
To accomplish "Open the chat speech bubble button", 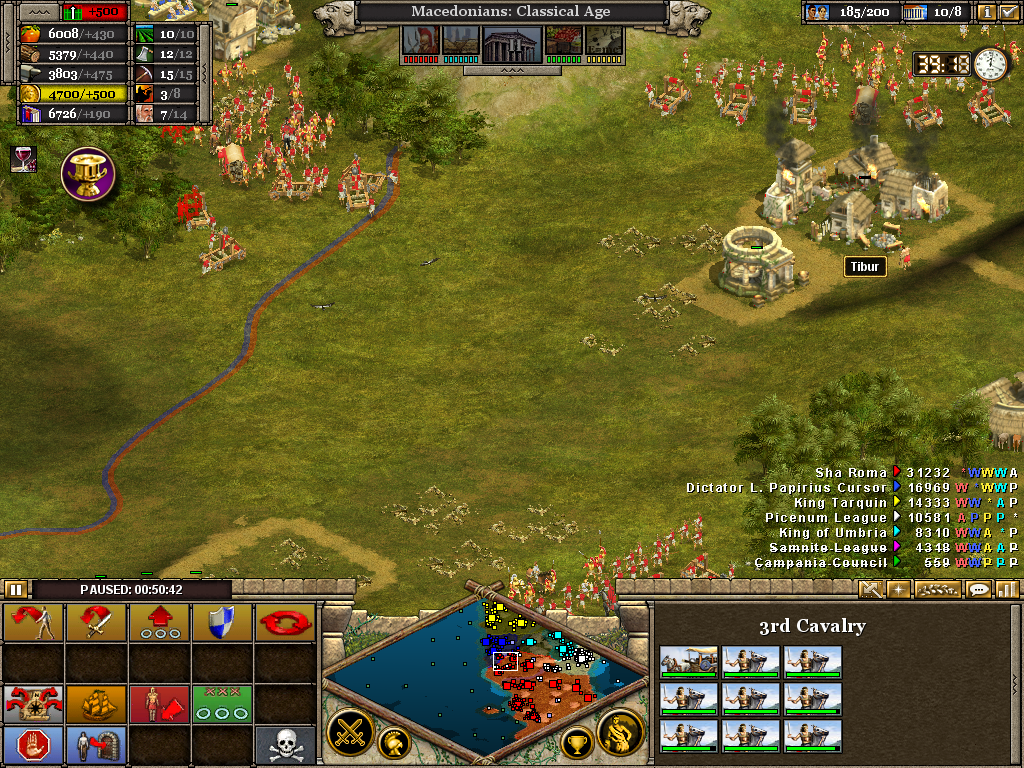I will tap(978, 590).
